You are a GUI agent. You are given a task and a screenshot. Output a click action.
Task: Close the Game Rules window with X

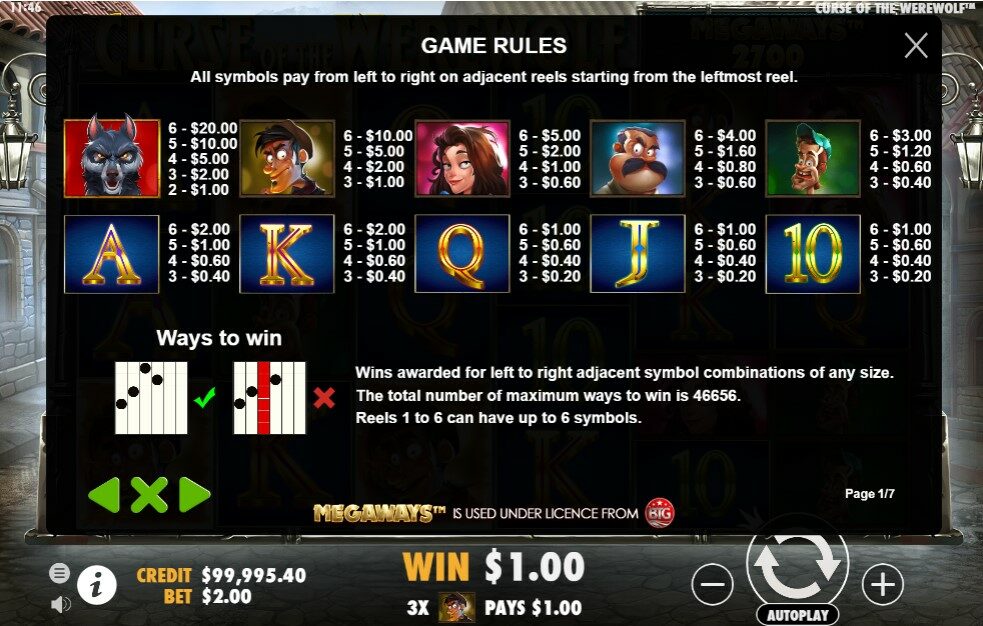tap(915, 46)
